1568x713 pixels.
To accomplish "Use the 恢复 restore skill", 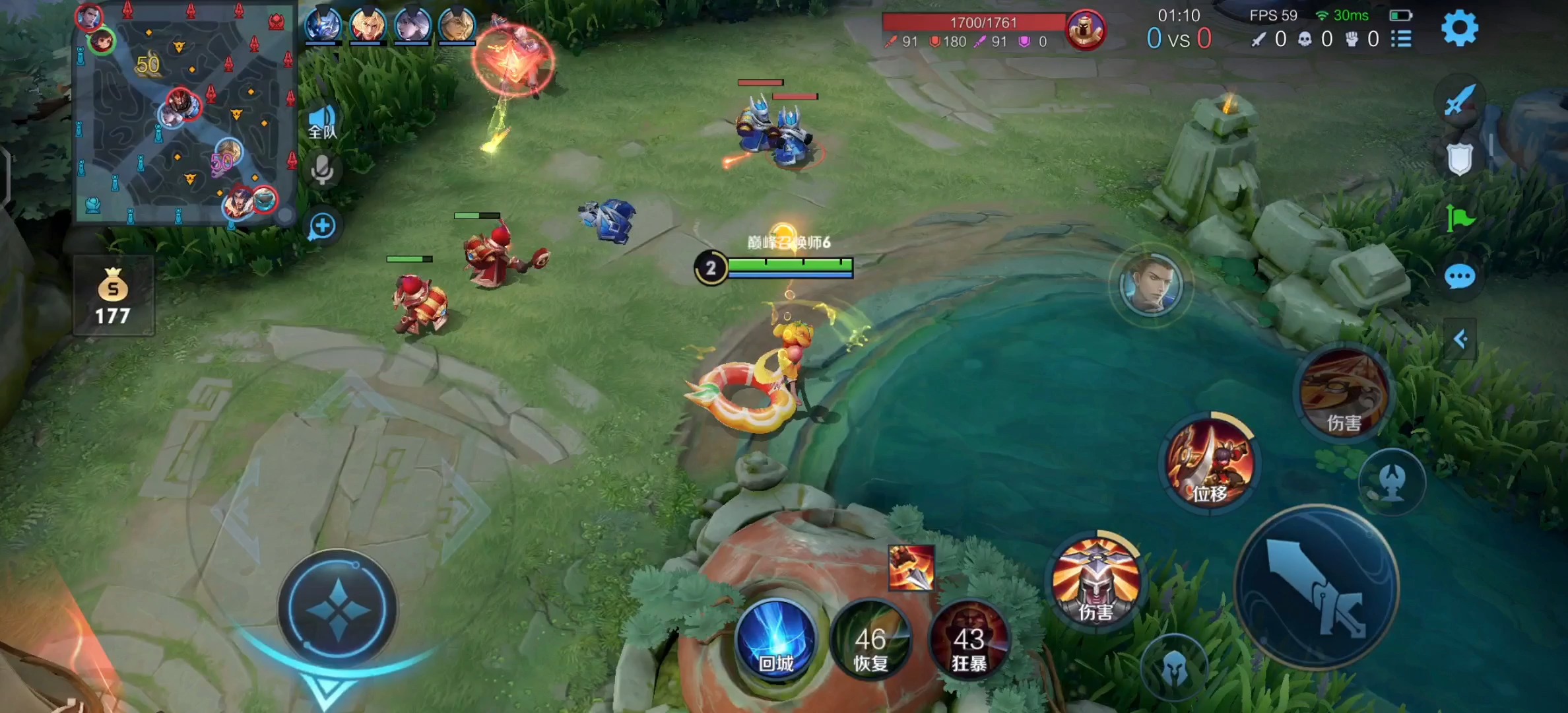I will coord(871,640).
